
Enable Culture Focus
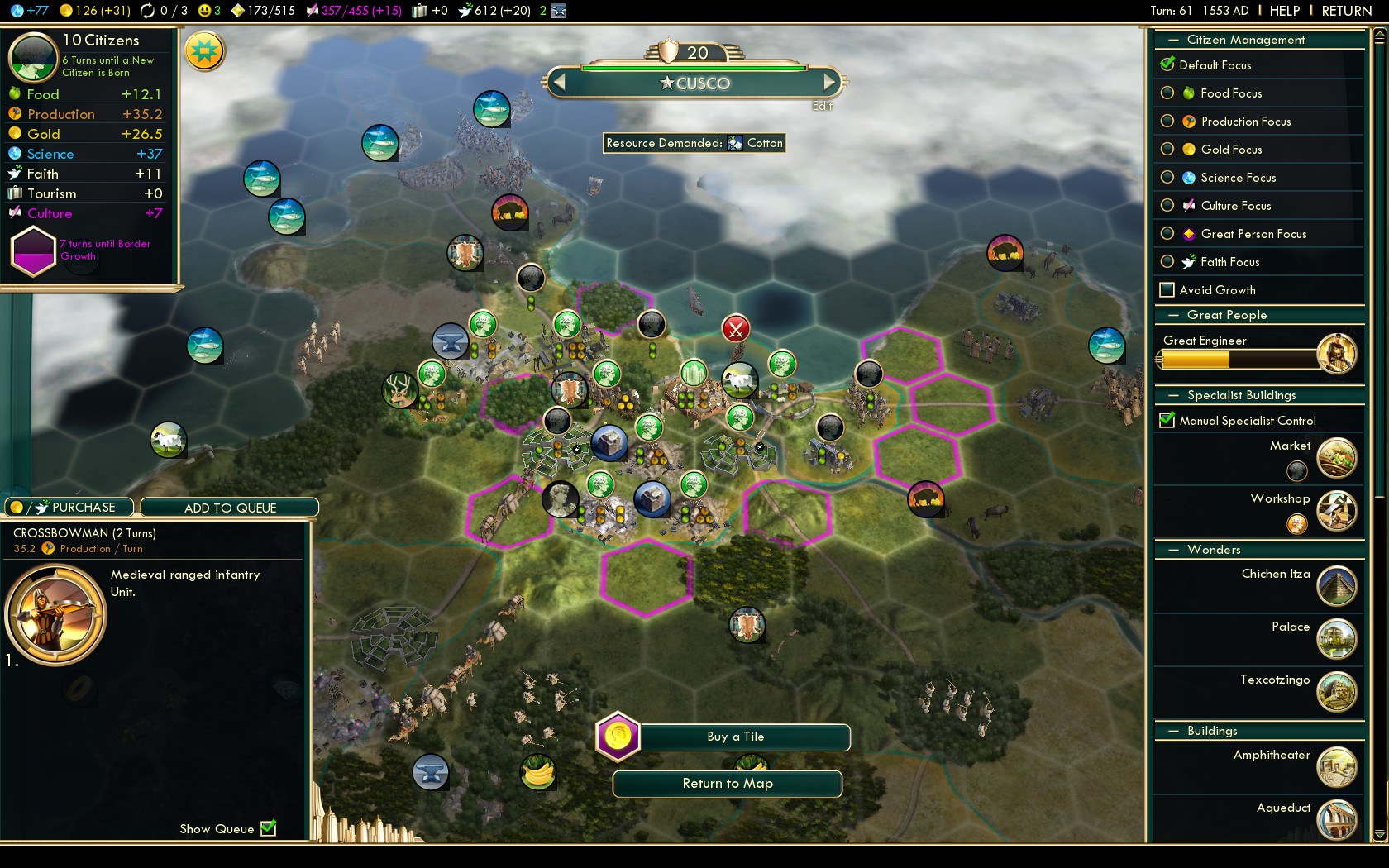point(1167,206)
